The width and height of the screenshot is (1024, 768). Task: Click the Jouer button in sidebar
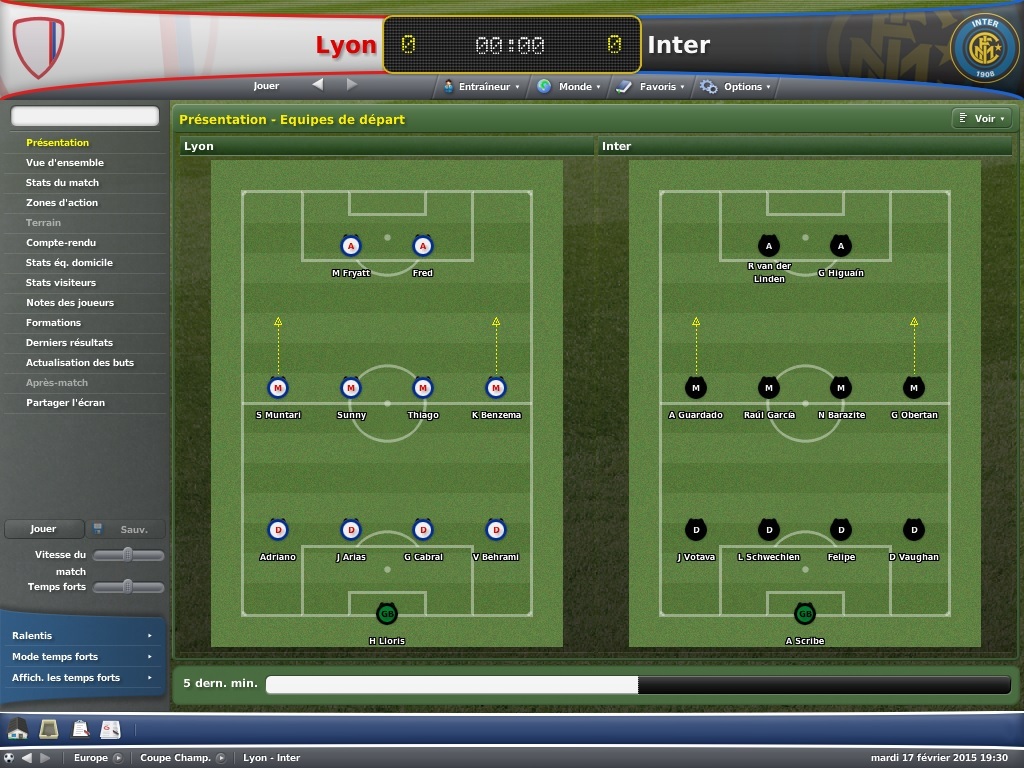[43, 529]
